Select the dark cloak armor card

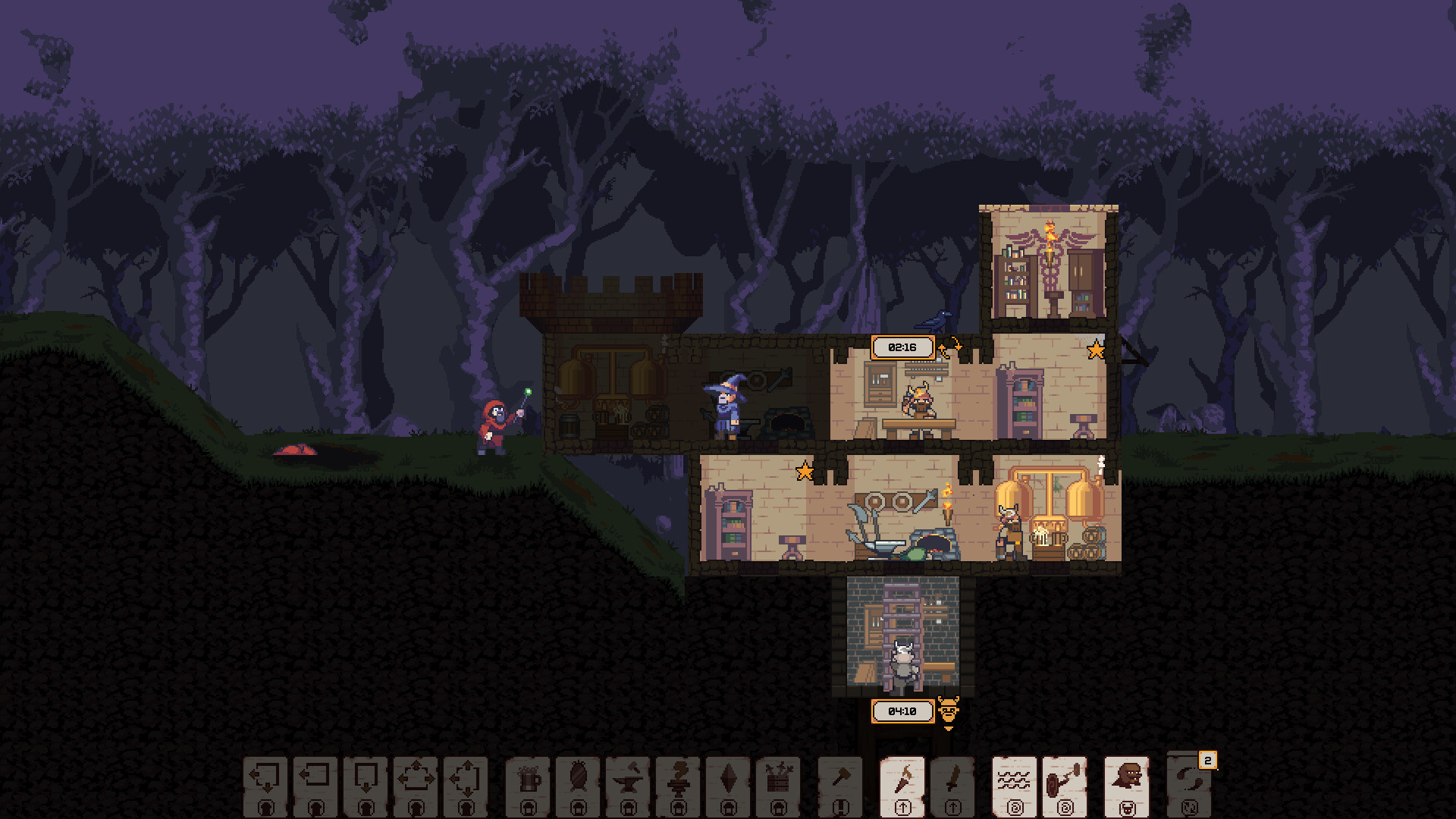pyautogui.click(x=580, y=781)
